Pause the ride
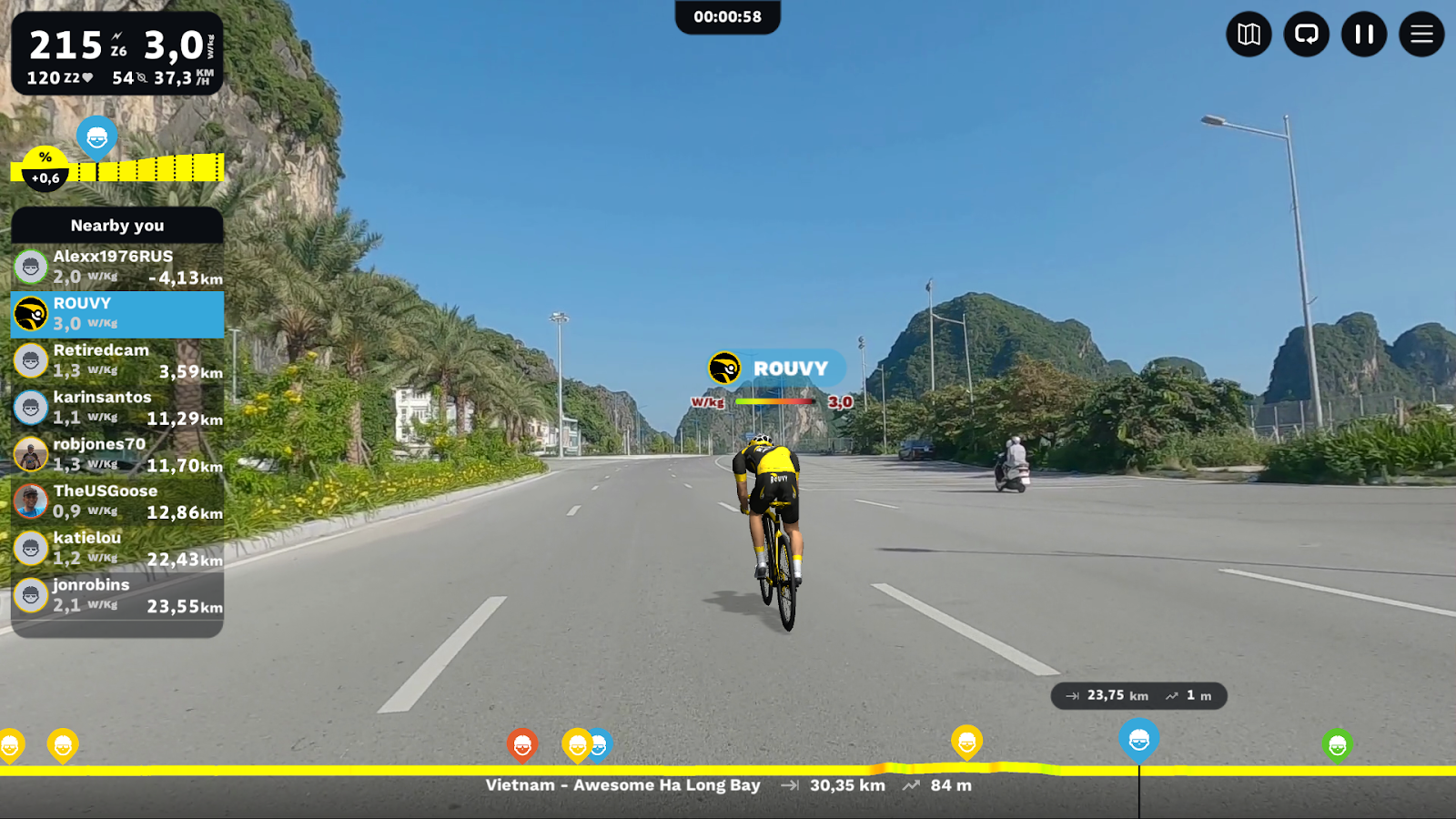Image resolution: width=1456 pixels, height=819 pixels. pos(1363,35)
